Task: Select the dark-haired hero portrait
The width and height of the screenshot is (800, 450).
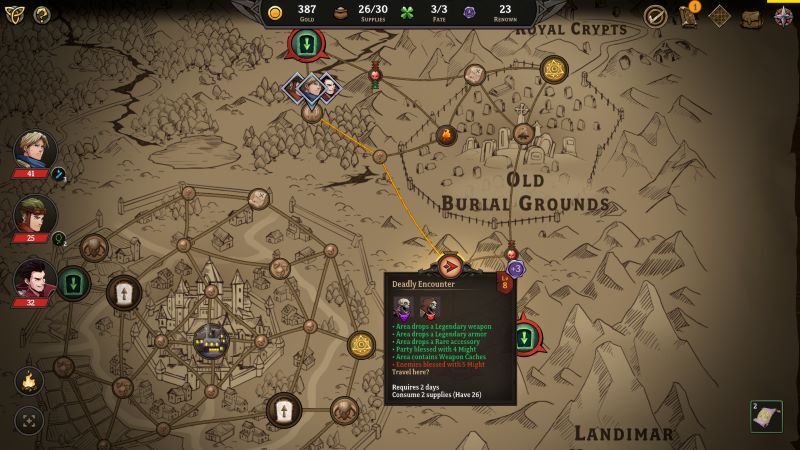Action: (34, 279)
